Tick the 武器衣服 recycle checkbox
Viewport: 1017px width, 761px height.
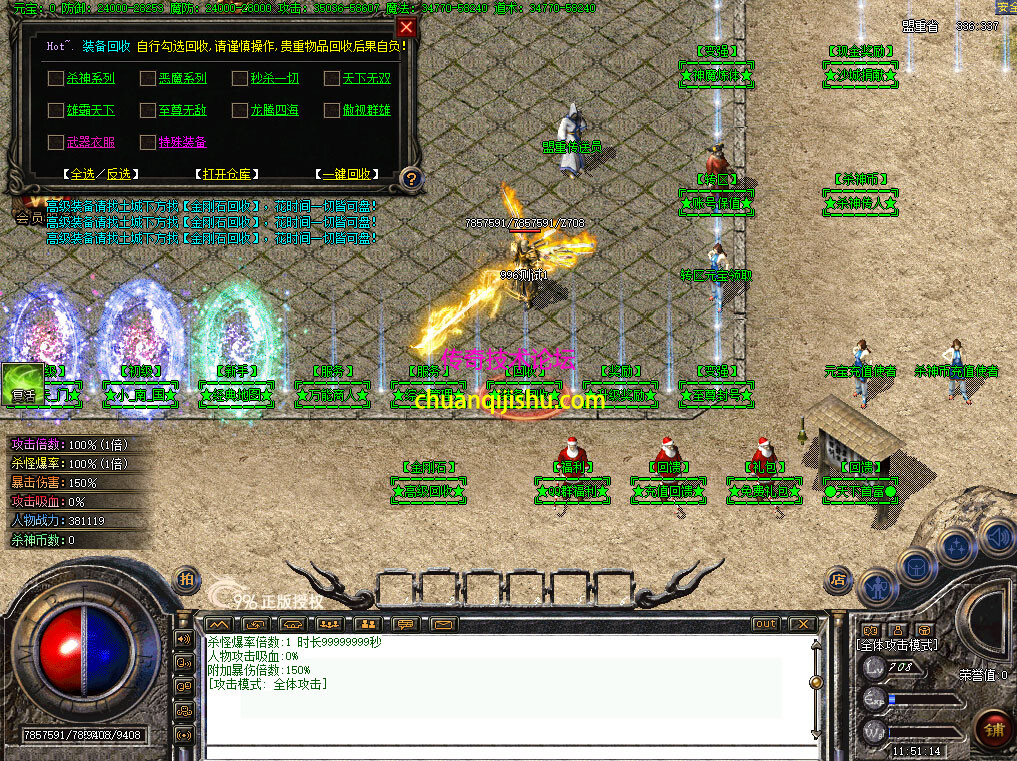pos(55,142)
